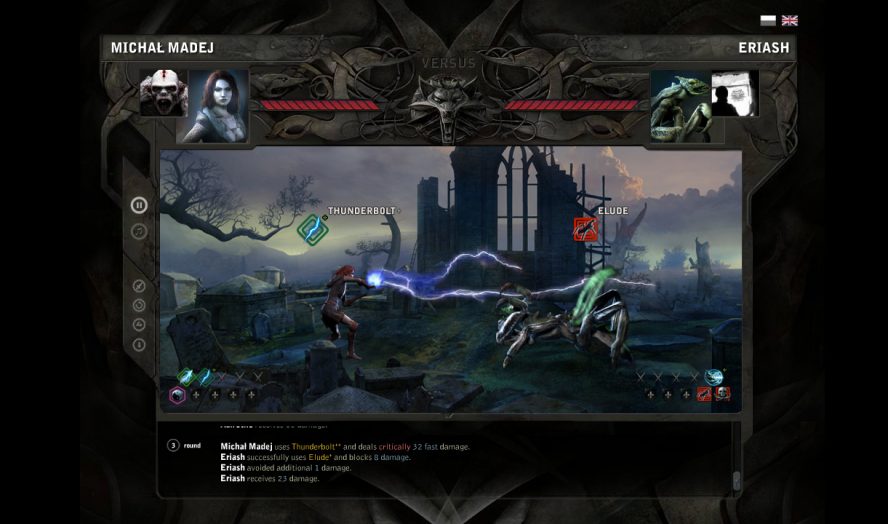Click the green Thunderbolt skill icon
This screenshot has height=524, width=888.
pos(312,229)
